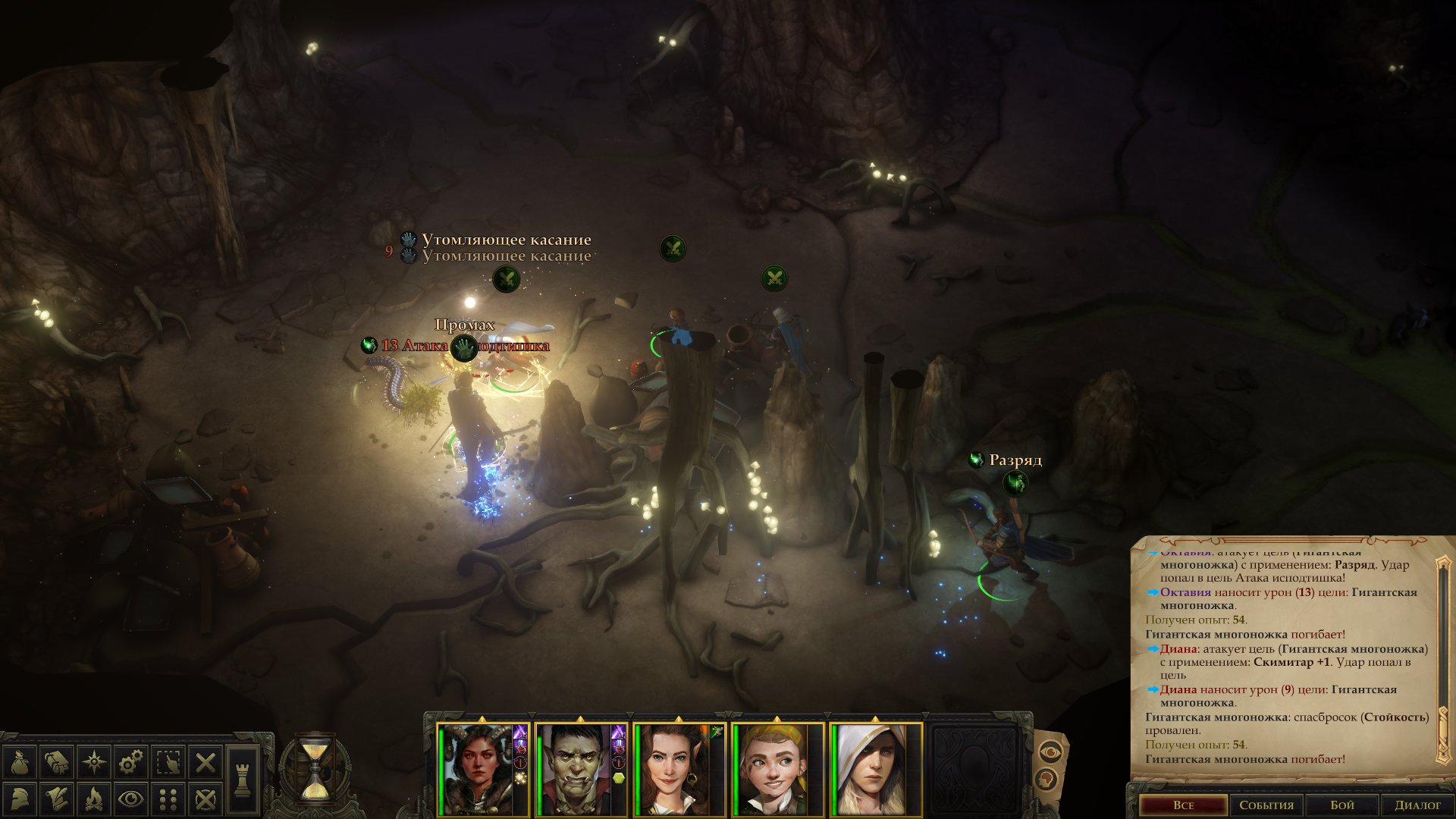Select the half-orc's portrait

(576, 770)
